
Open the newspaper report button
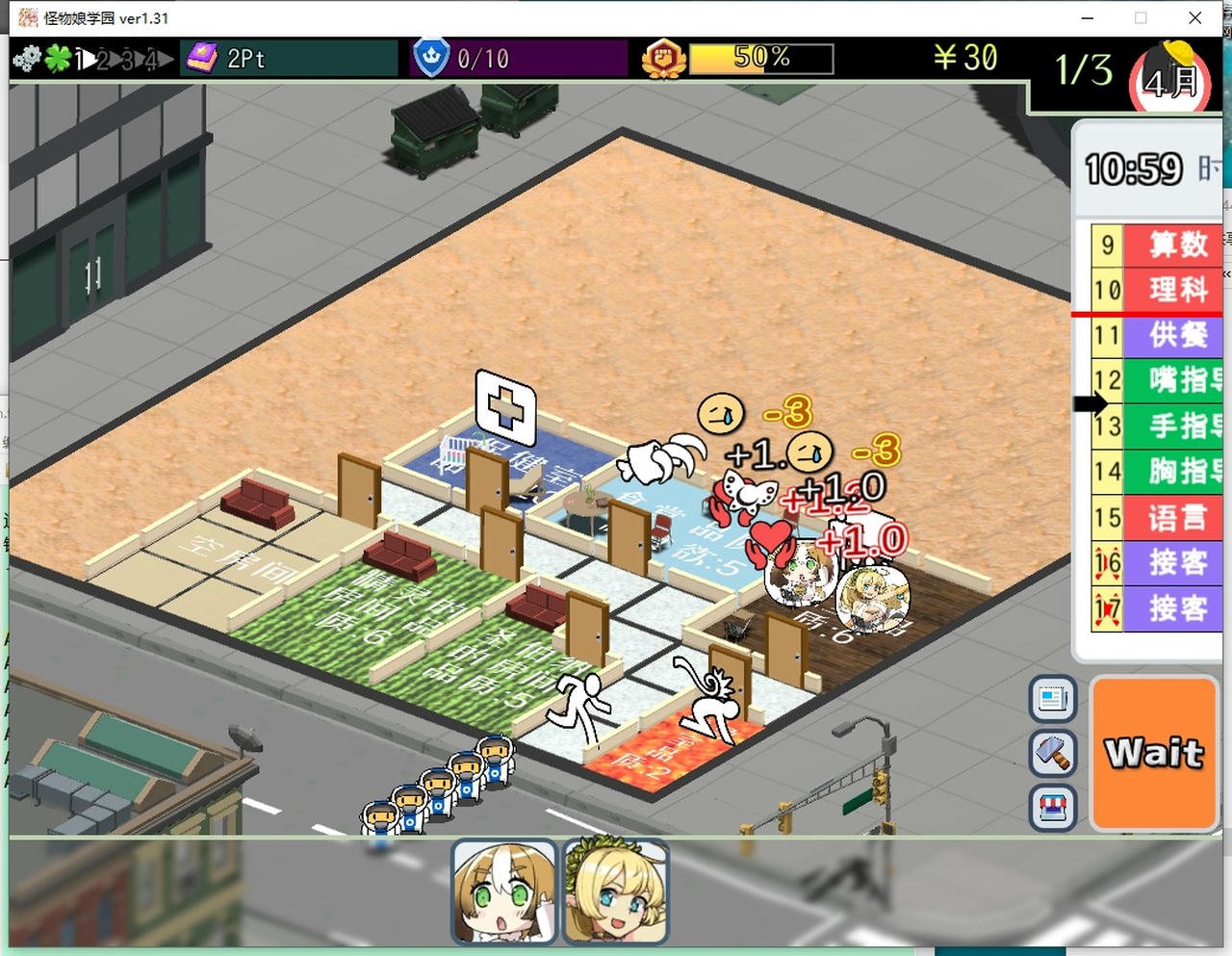1052,698
